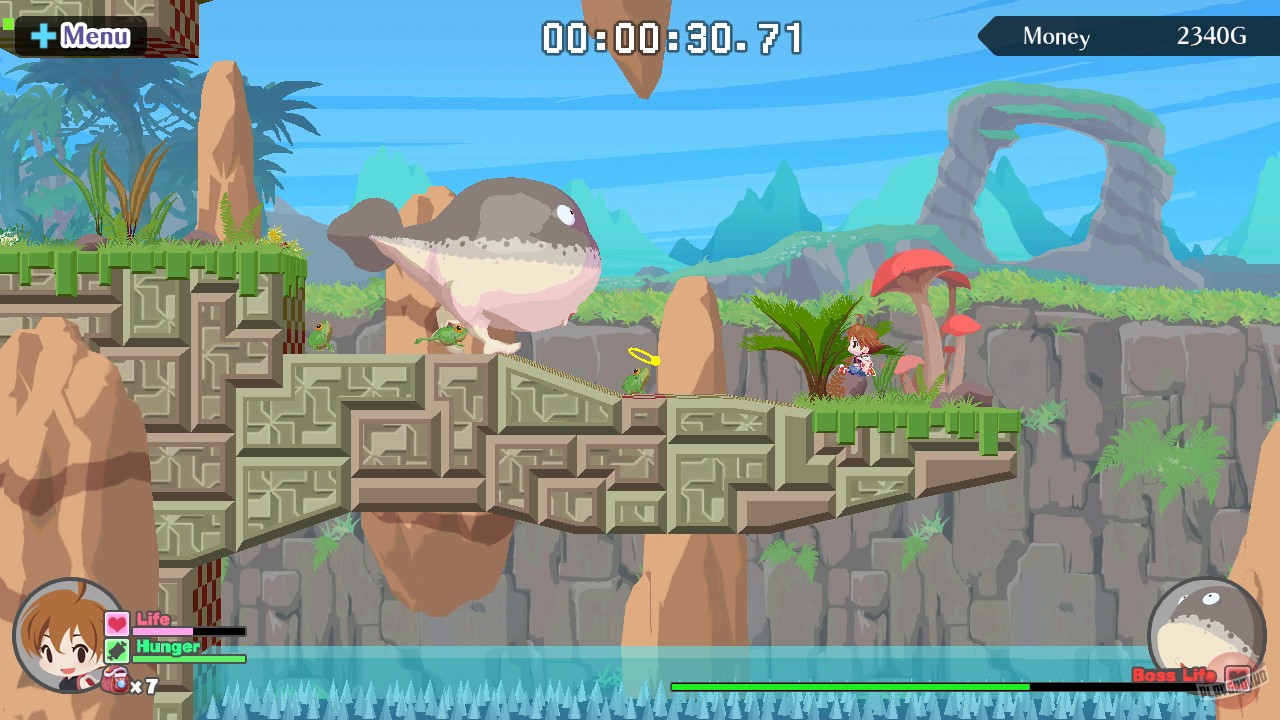The image size is (1280, 720).
Task: Click the red Boss Life label
Action: (1176, 676)
